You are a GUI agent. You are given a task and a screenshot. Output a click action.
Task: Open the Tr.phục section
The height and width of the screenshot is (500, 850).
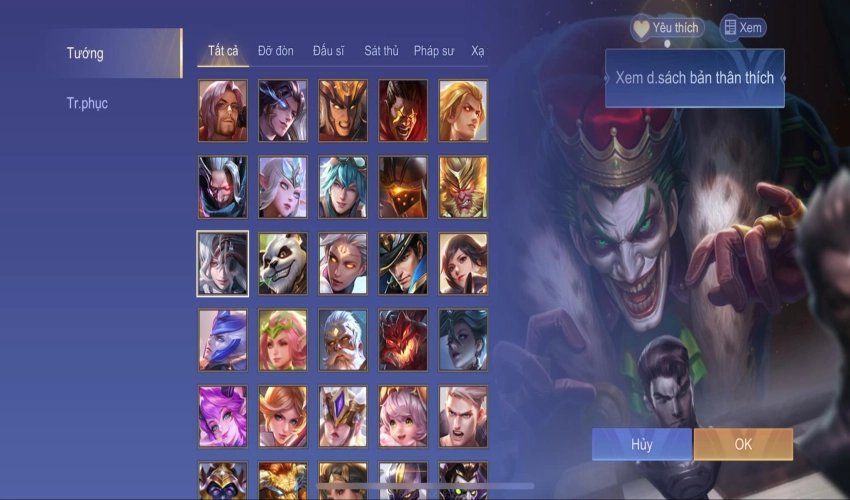(x=87, y=103)
